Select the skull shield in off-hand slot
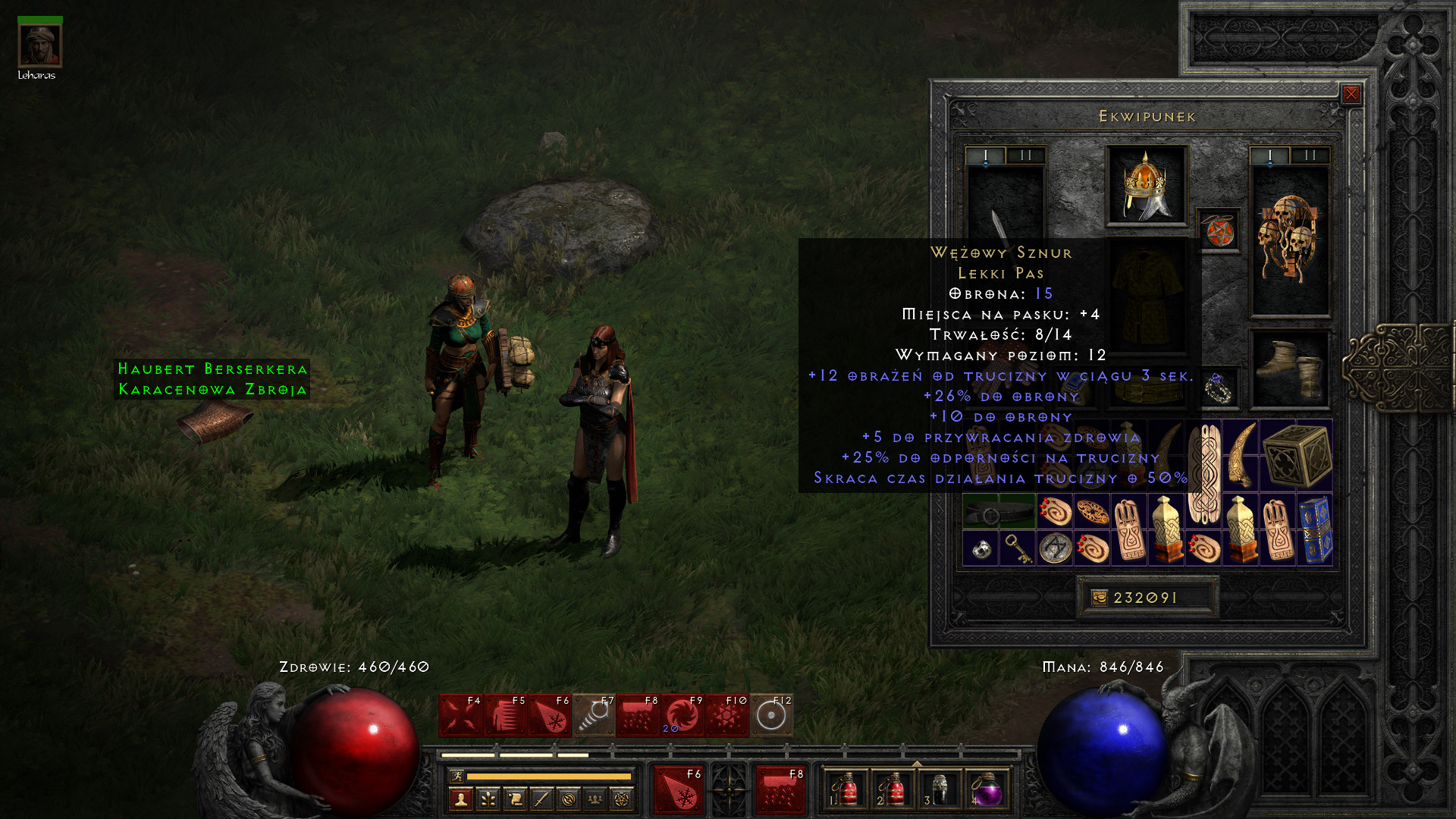1456x819 pixels. [1289, 239]
